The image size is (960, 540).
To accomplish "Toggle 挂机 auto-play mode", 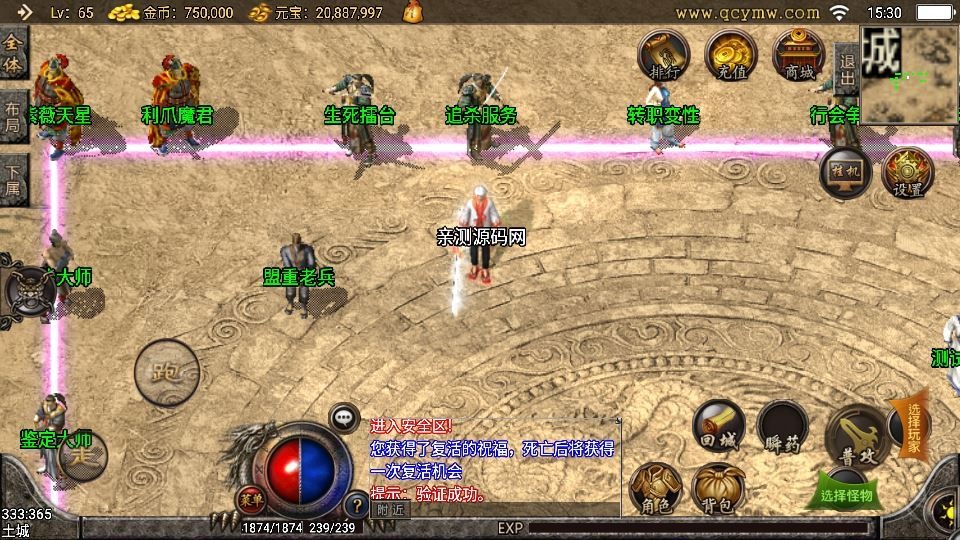I will (x=846, y=171).
